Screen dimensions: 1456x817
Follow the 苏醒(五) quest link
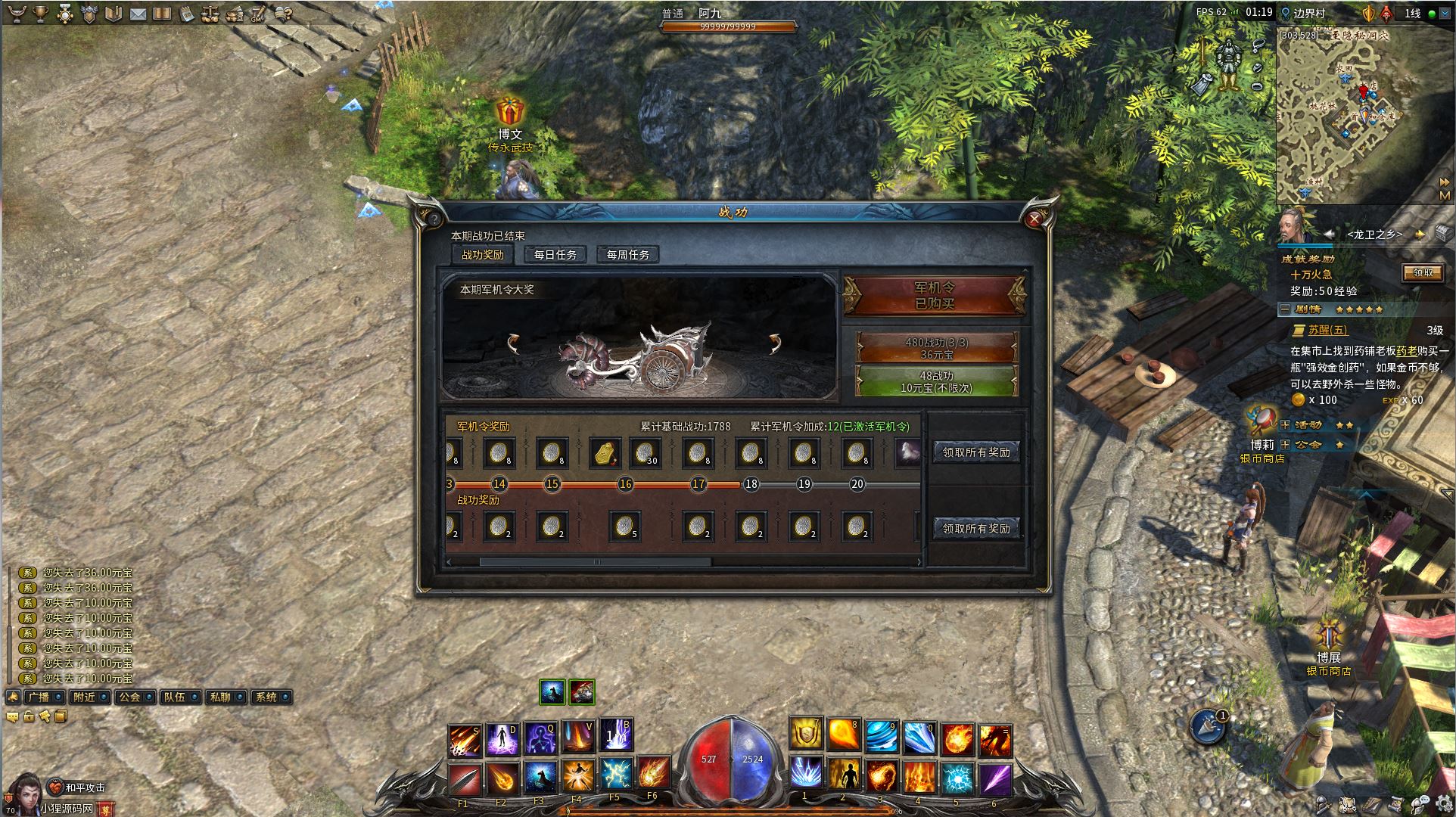point(1328,330)
